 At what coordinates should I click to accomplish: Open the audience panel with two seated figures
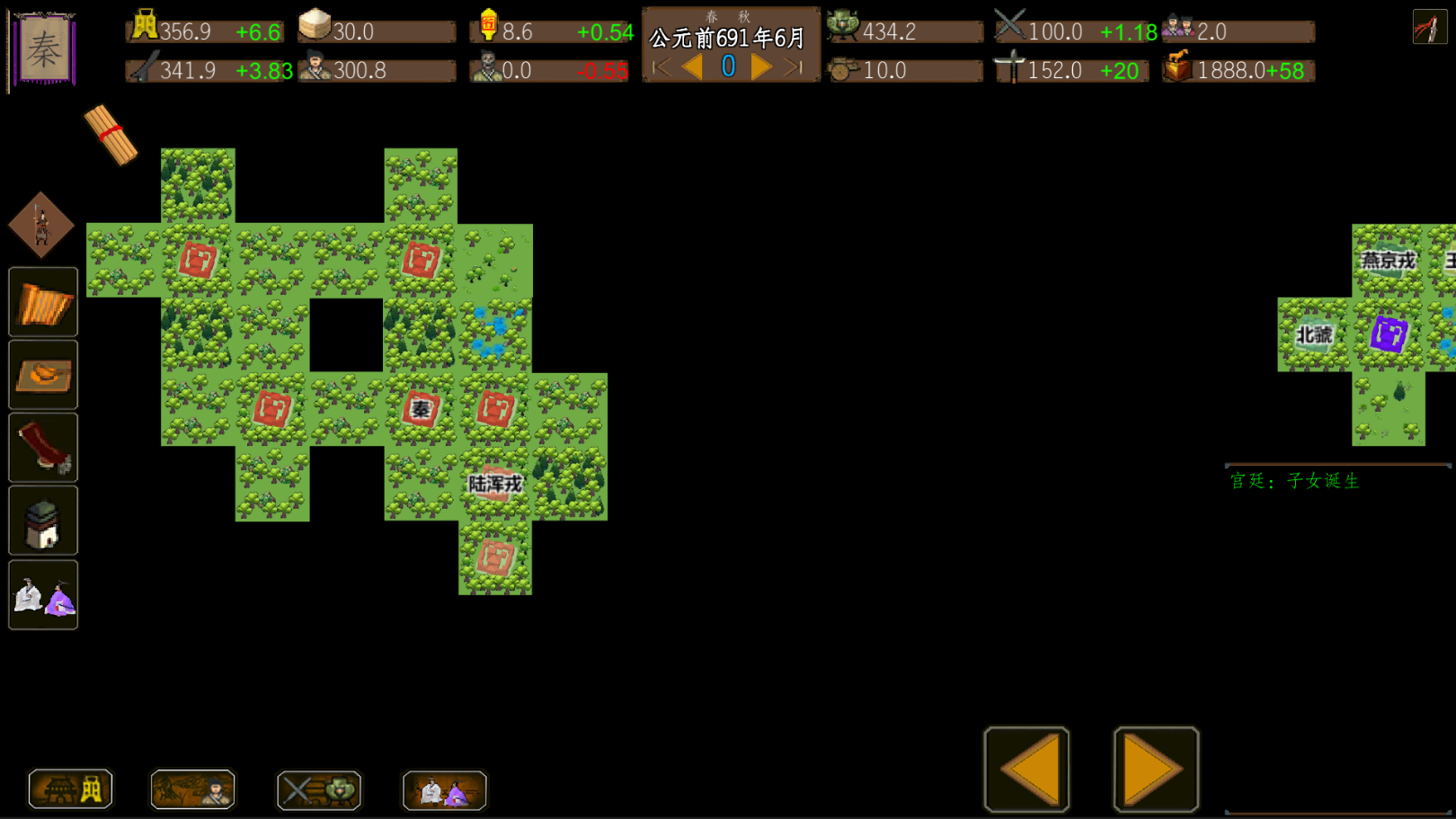tap(444, 790)
